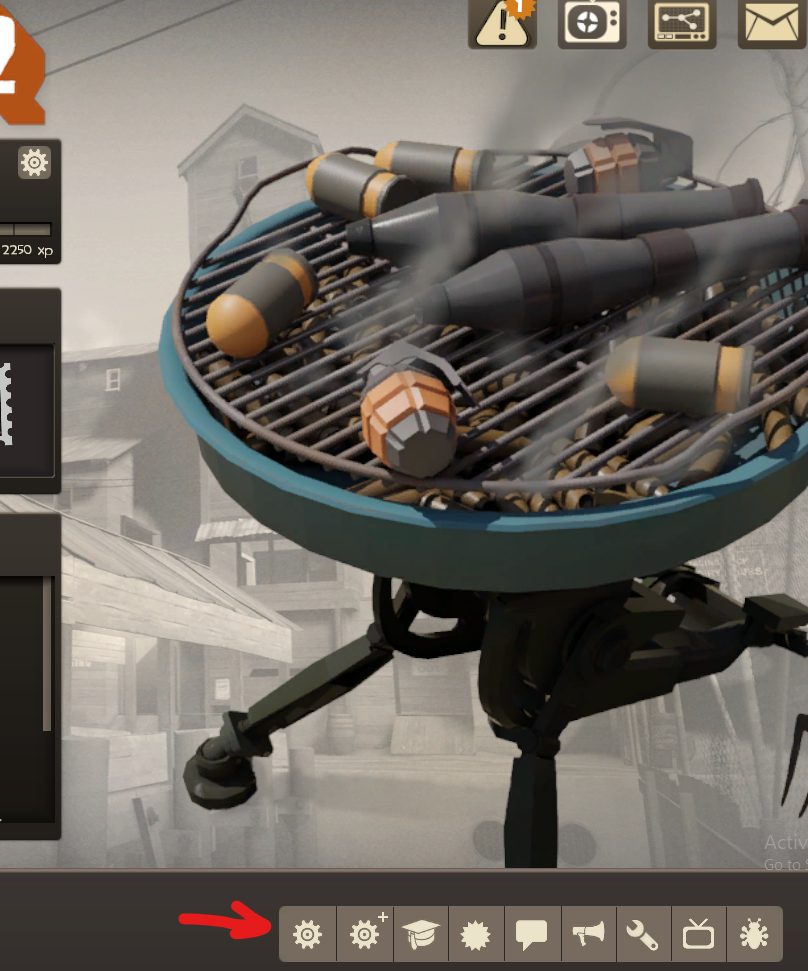Report a bug with the bug icon
Image resolution: width=808 pixels, height=971 pixels.
pos(753,934)
